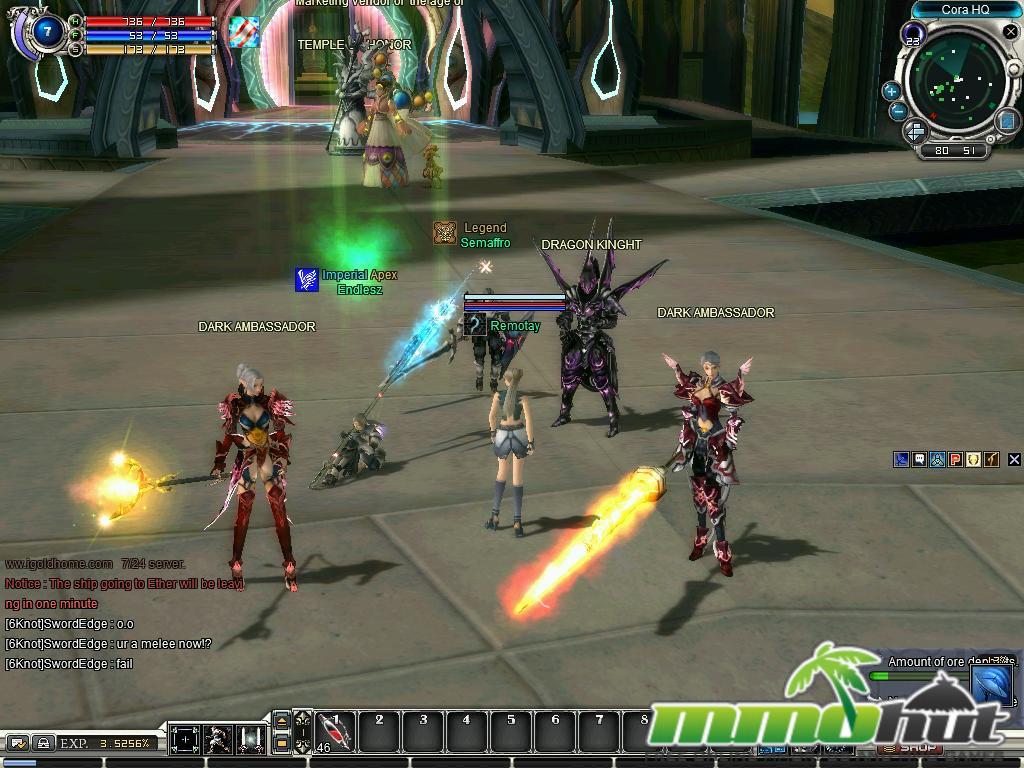Screen dimensions: 1024x768
Task: Select the target crosshair action icon
Action: (185, 740)
